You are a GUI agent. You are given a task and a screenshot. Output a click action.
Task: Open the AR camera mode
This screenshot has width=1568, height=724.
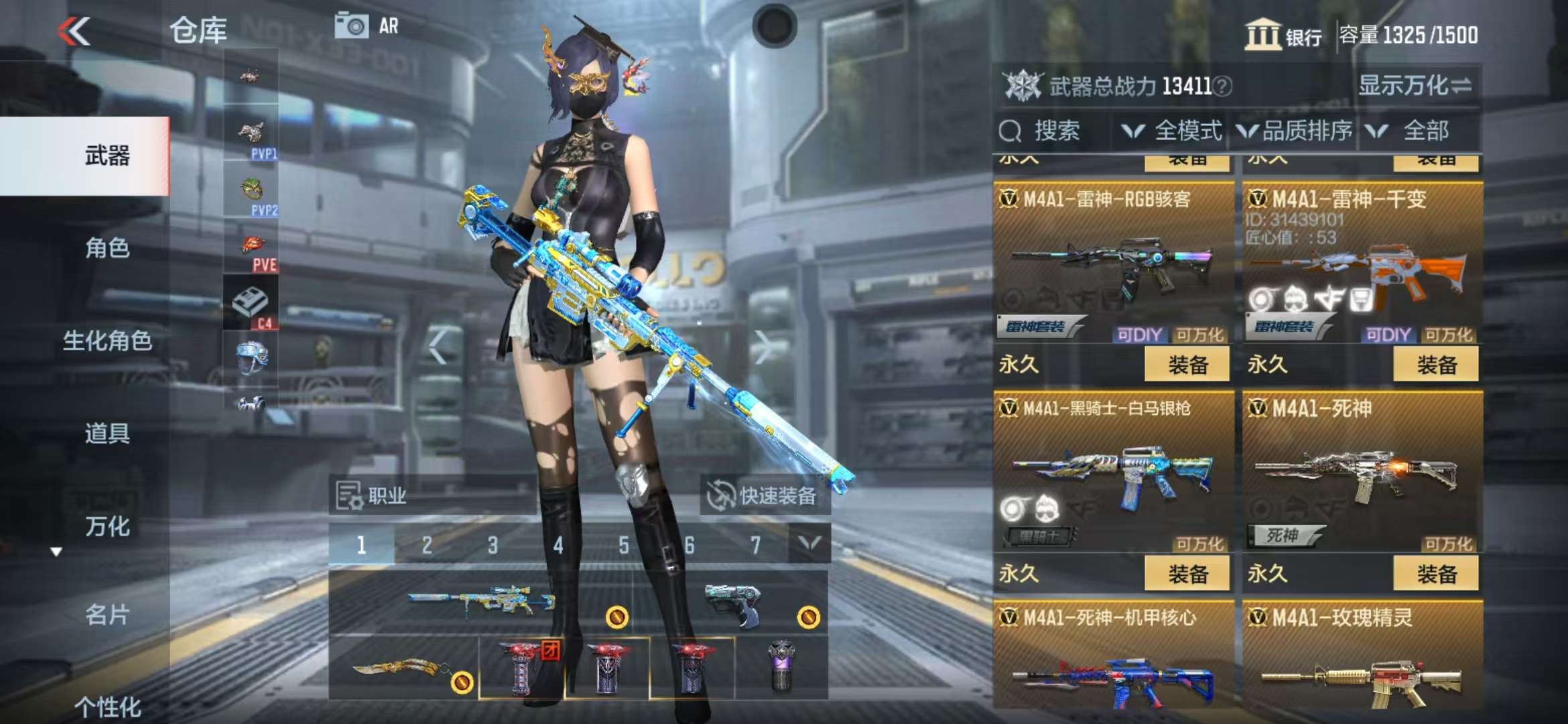(367, 27)
